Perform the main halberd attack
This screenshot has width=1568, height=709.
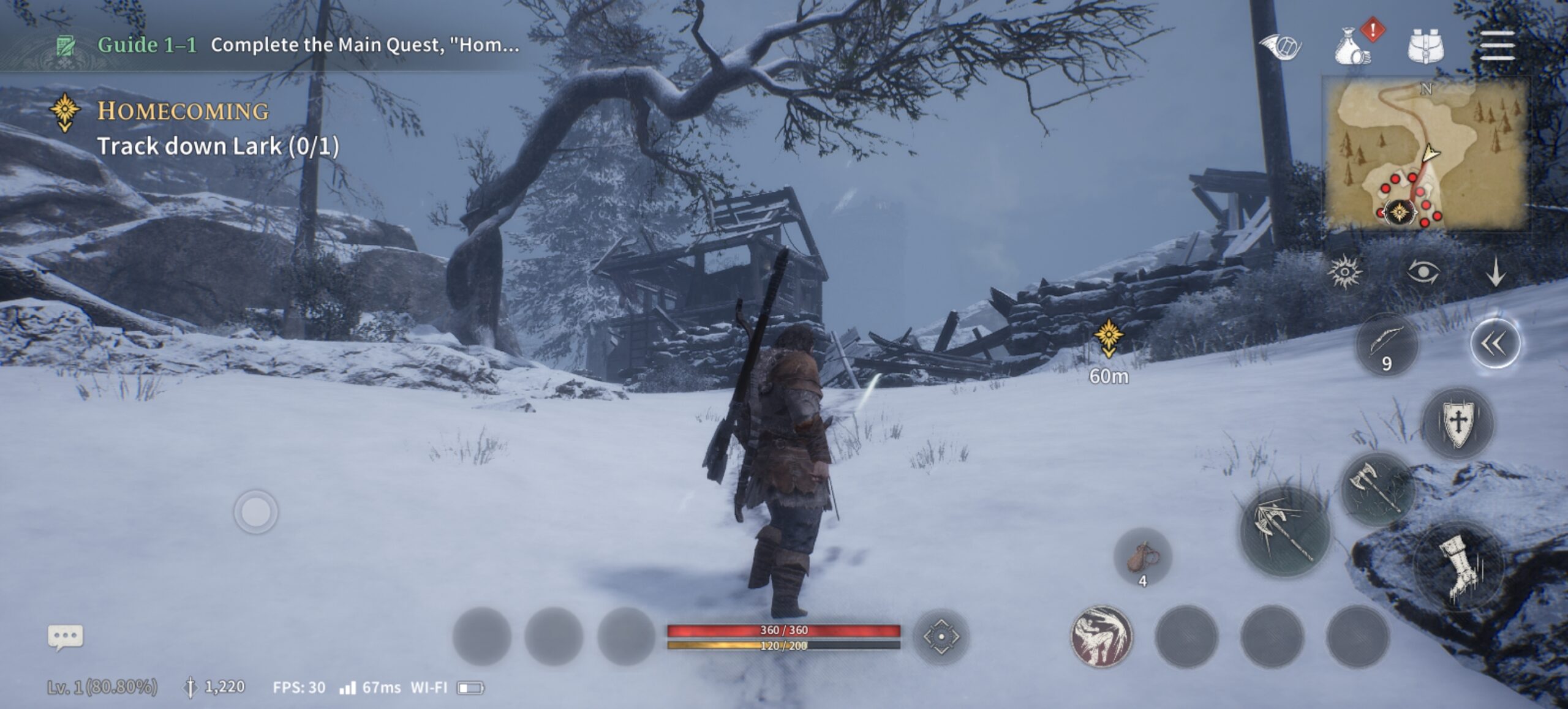[x=1285, y=531]
